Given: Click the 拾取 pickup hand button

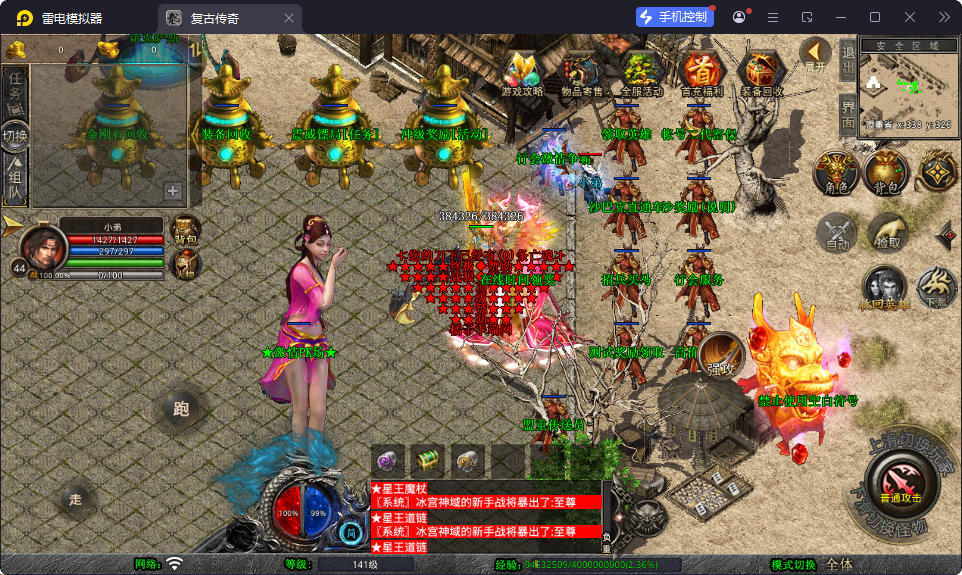Looking at the screenshot, I should tap(887, 234).
